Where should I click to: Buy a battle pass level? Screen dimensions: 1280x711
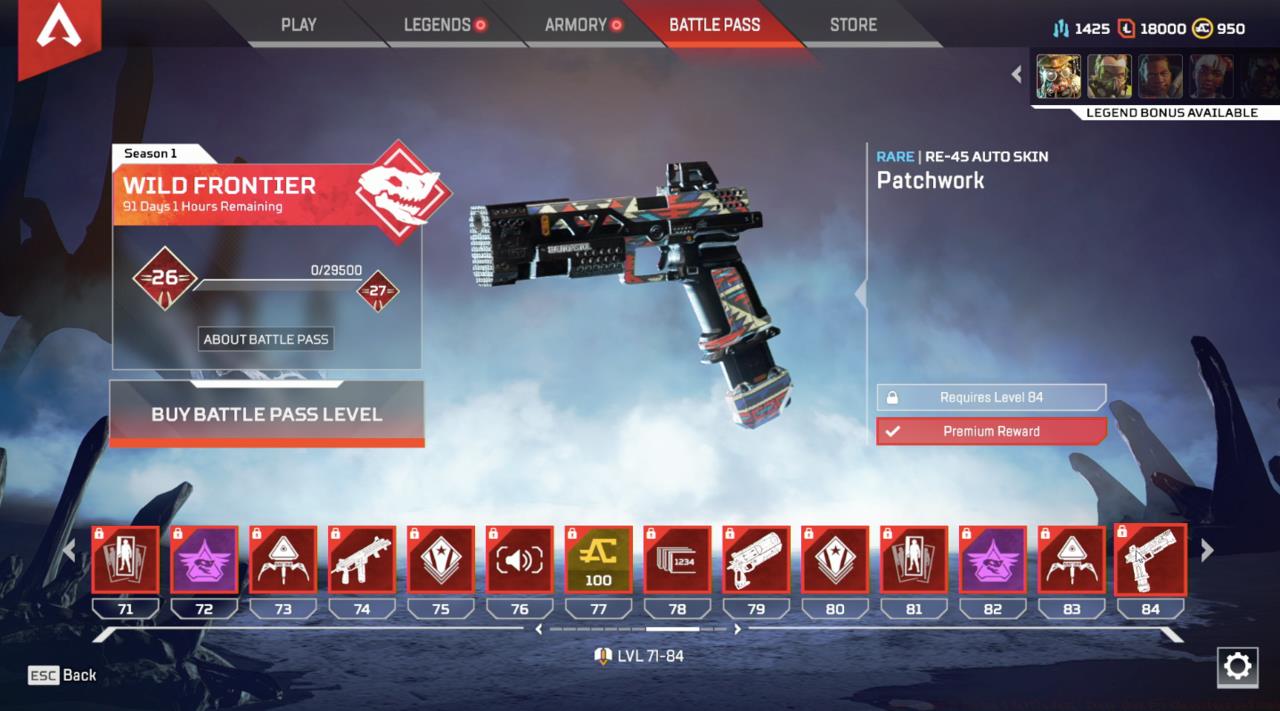(266, 414)
